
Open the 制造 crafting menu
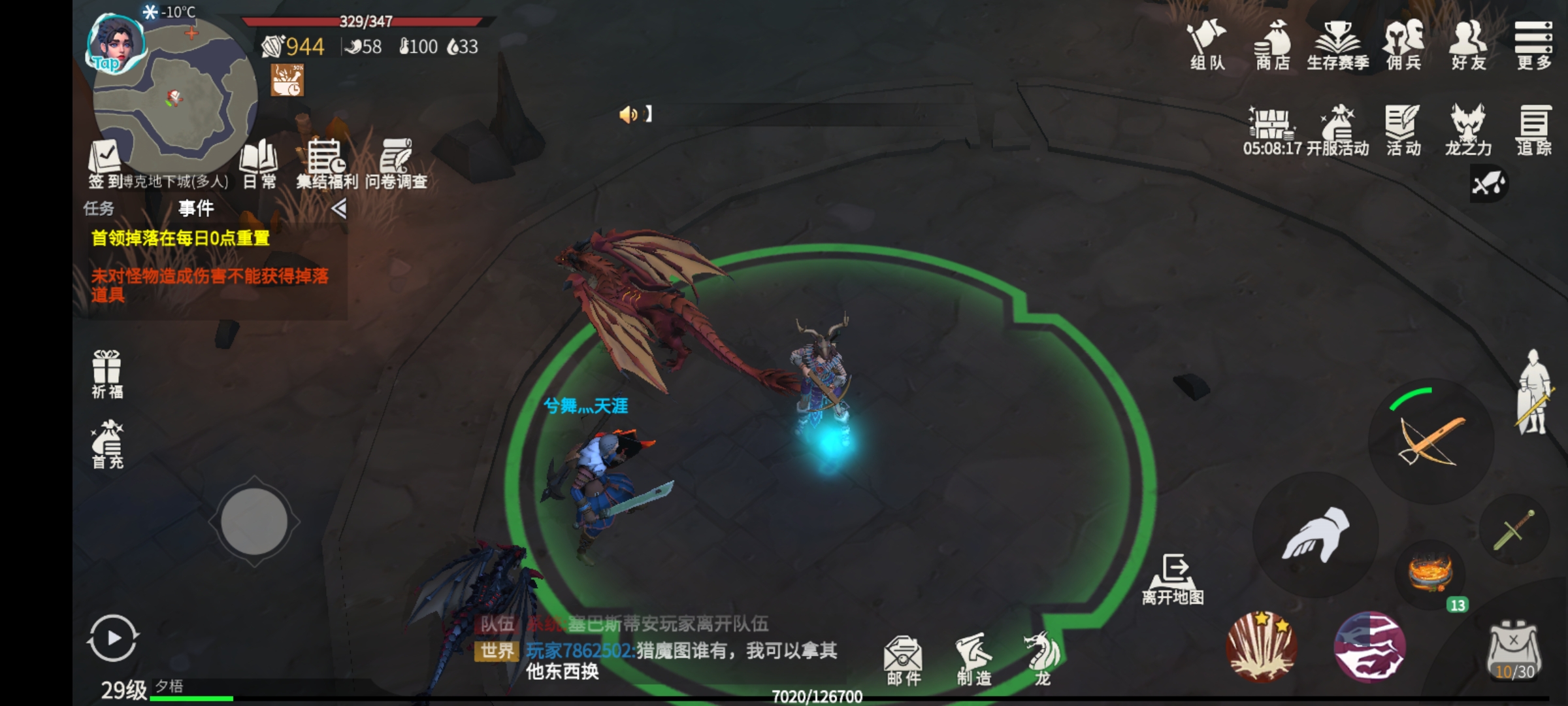click(974, 660)
